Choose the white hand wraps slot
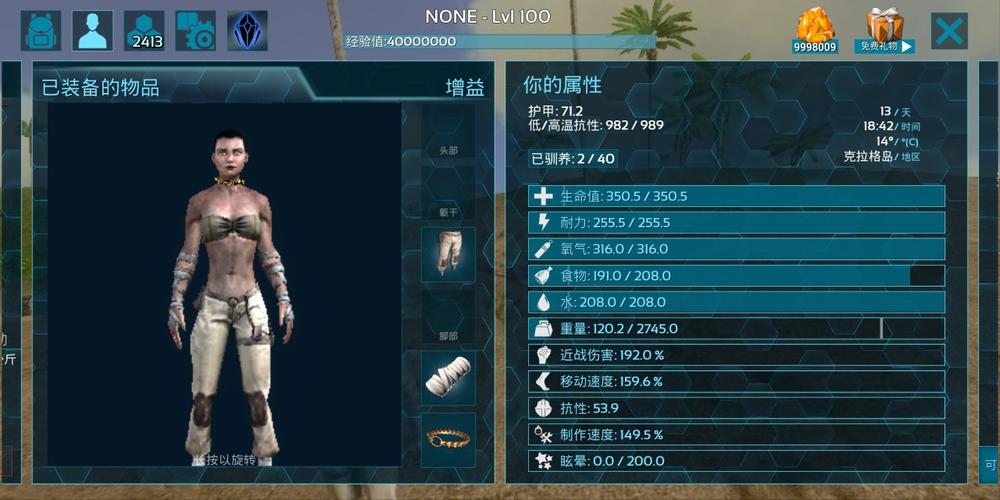 point(447,377)
